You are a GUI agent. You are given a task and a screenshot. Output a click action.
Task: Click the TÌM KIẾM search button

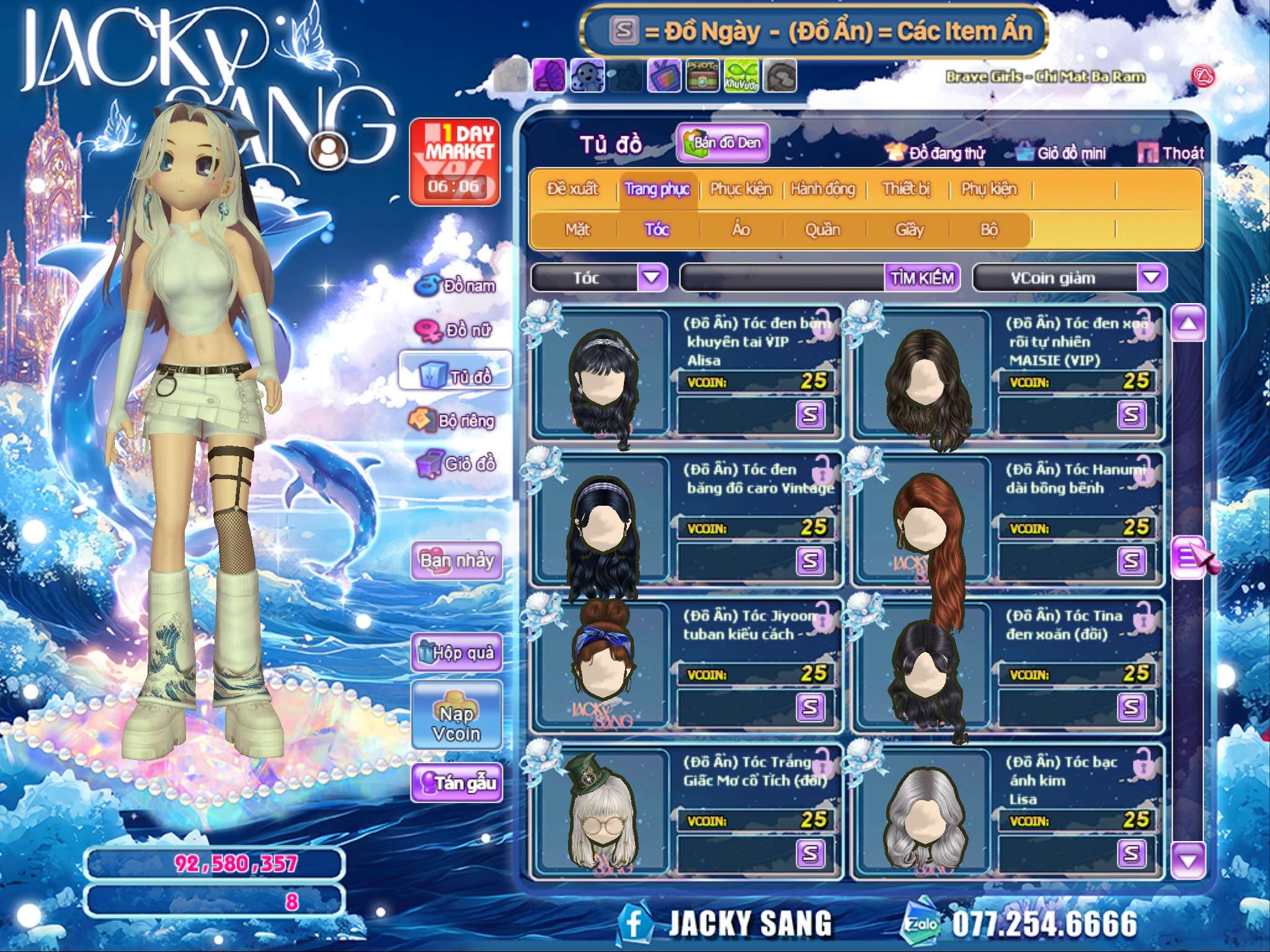pos(922,278)
